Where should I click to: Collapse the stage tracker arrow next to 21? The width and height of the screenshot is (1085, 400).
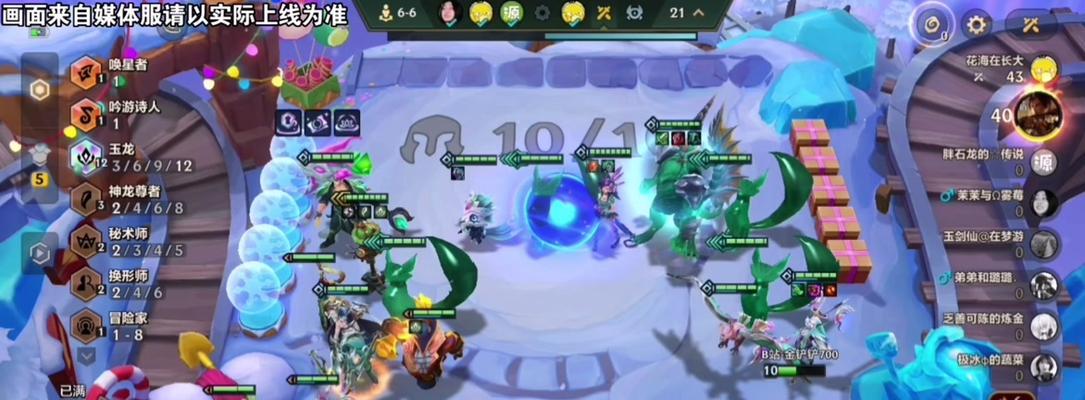698,13
